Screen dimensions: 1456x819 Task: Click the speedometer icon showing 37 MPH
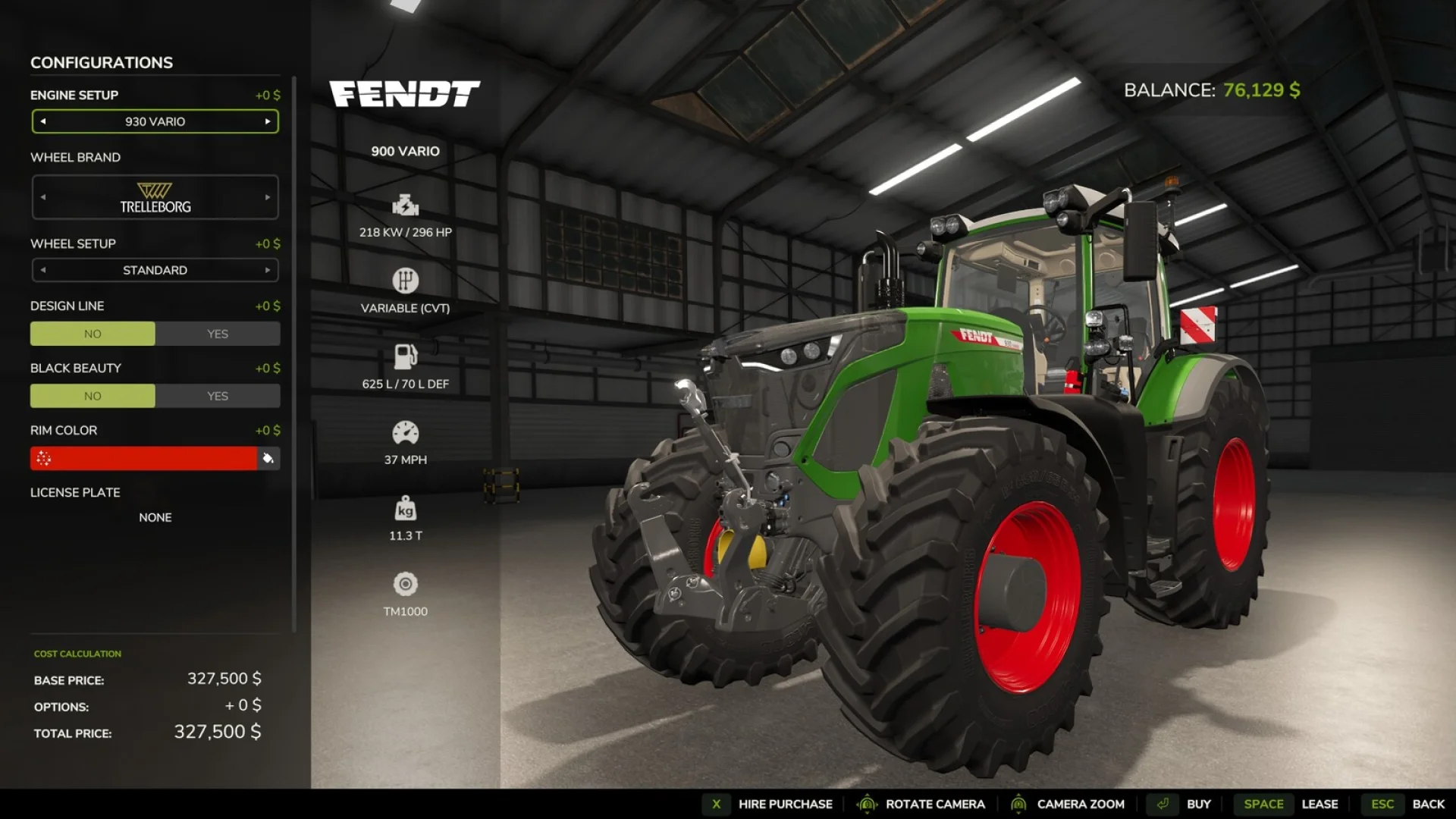tap(405, 431)
